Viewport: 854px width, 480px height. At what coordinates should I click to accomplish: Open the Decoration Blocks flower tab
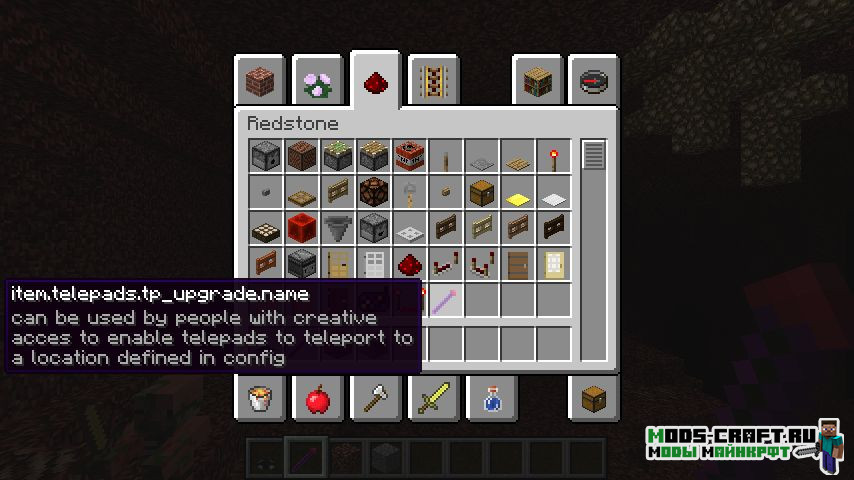pos(318,82)
